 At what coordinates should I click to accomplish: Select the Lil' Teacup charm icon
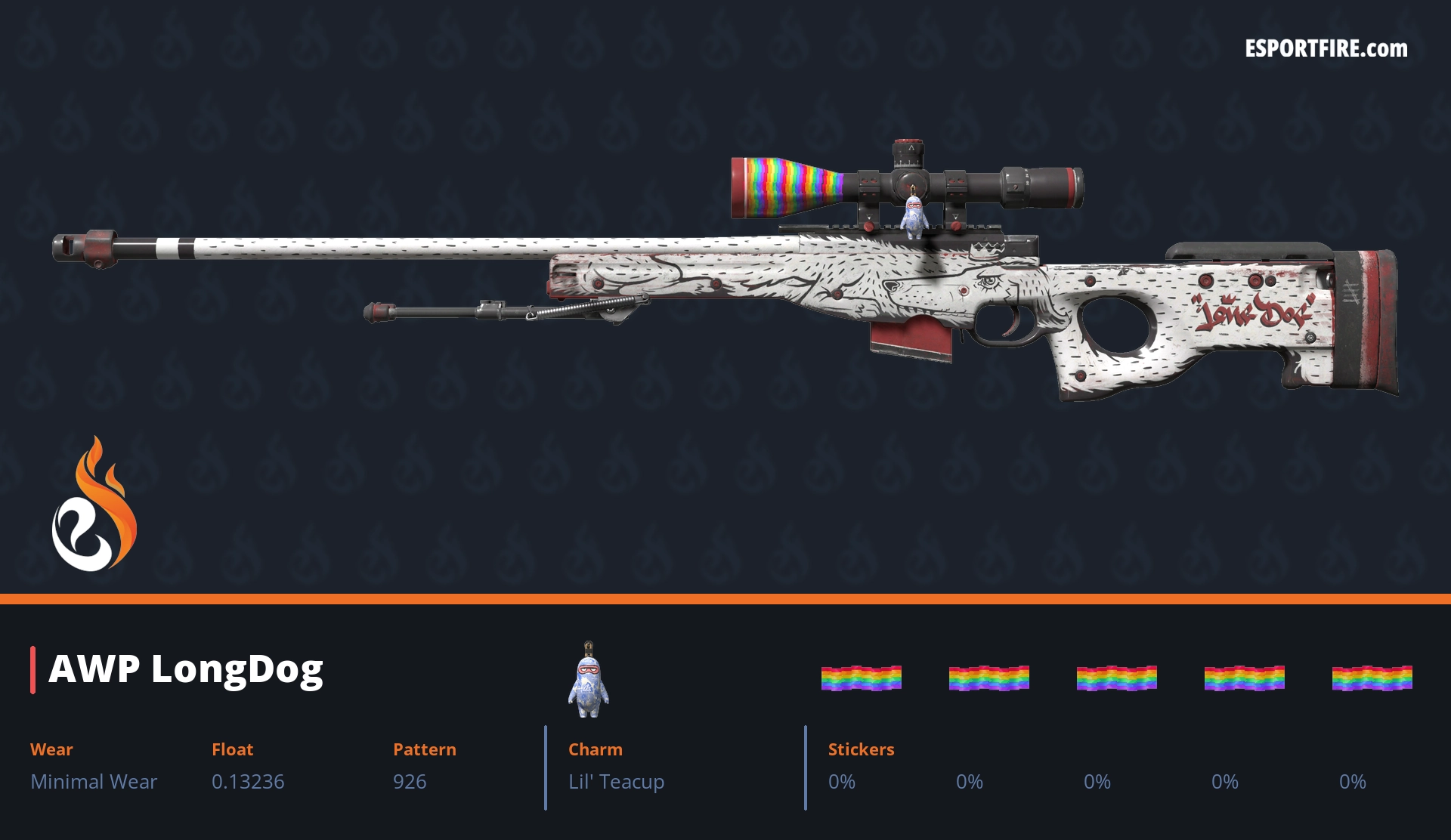click(x=589, y=680)
